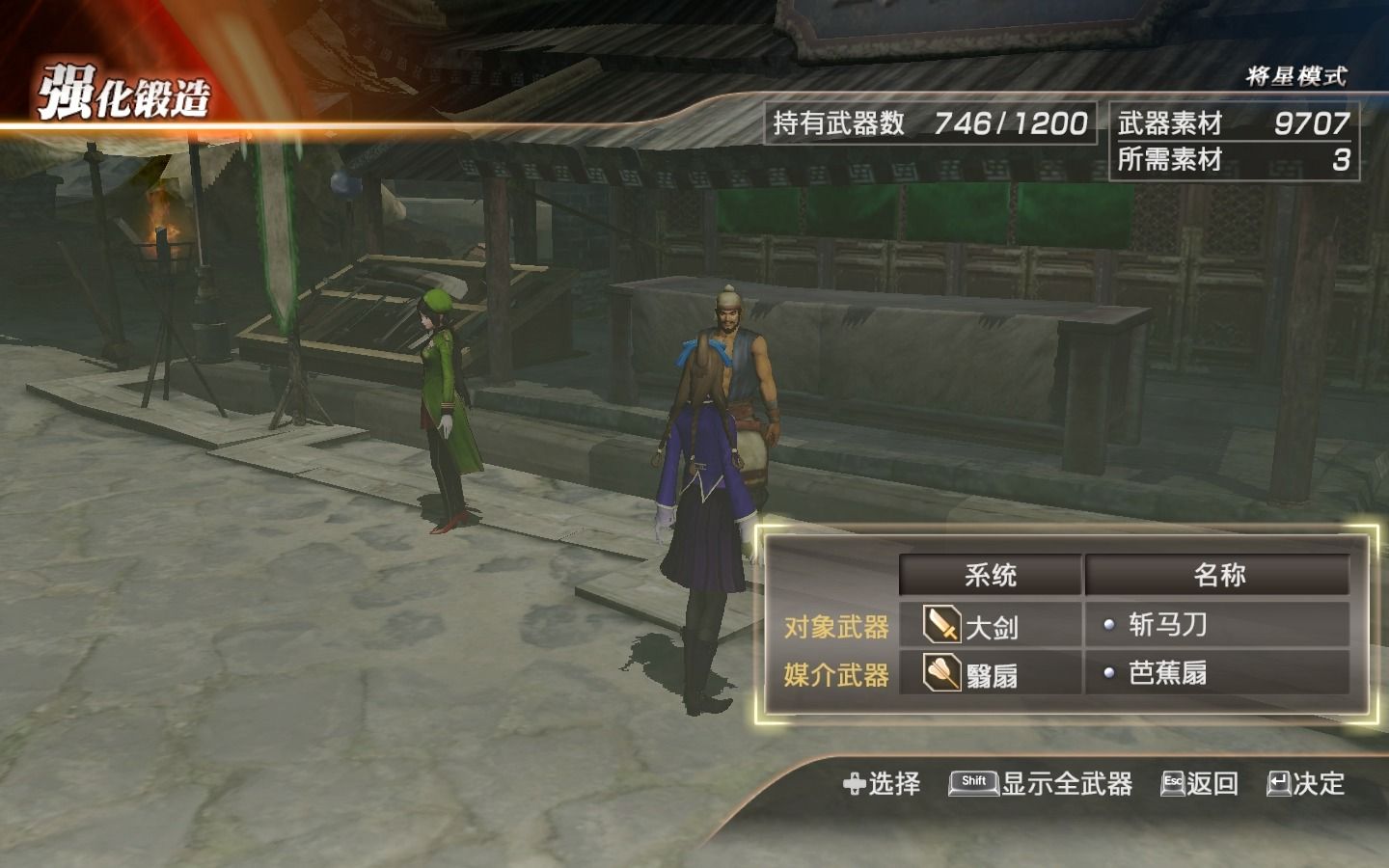
Task: Click the Shift key icon near 显示全武器
Action: (972, 784)
